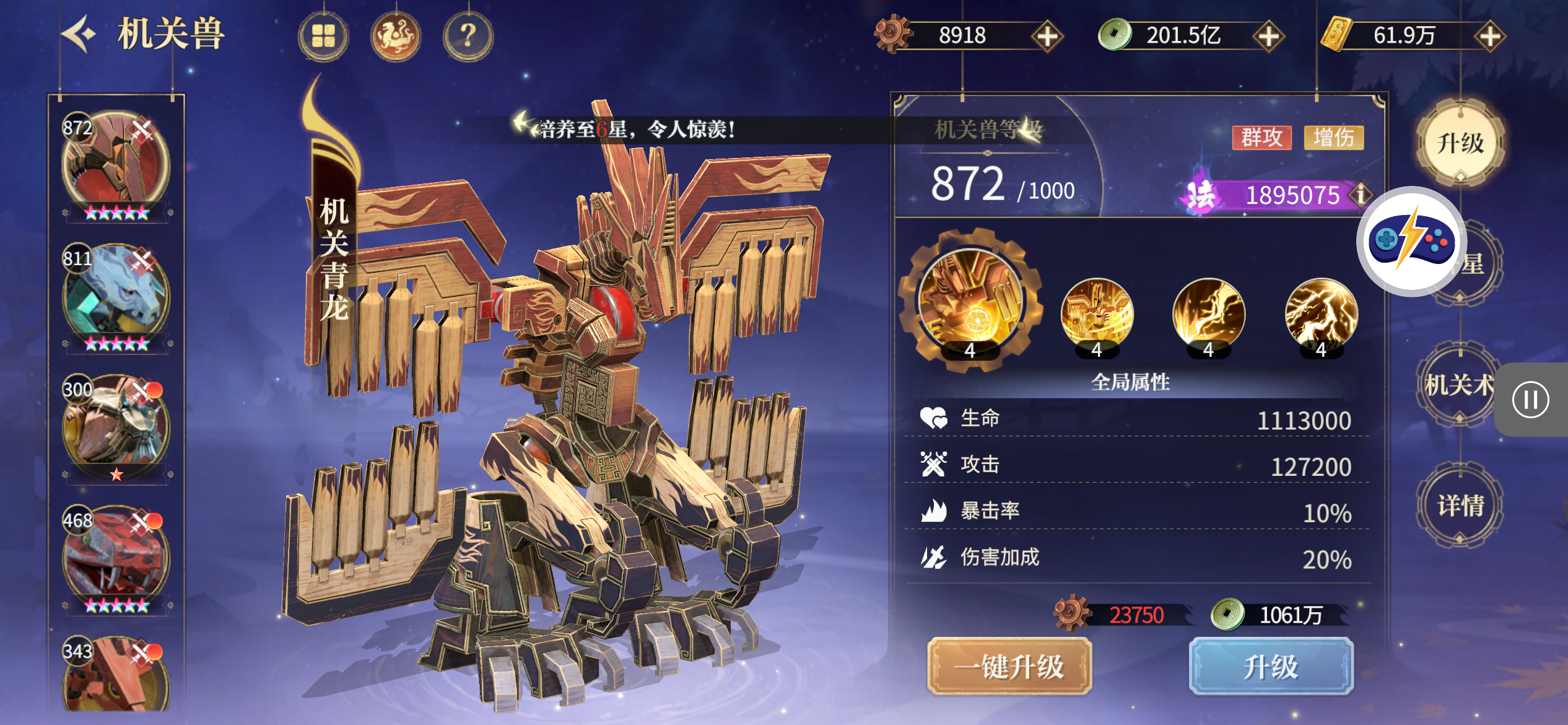Open the 详情 details tab
This screenshot has width=1568, height=725.
tap(1460, 506)
